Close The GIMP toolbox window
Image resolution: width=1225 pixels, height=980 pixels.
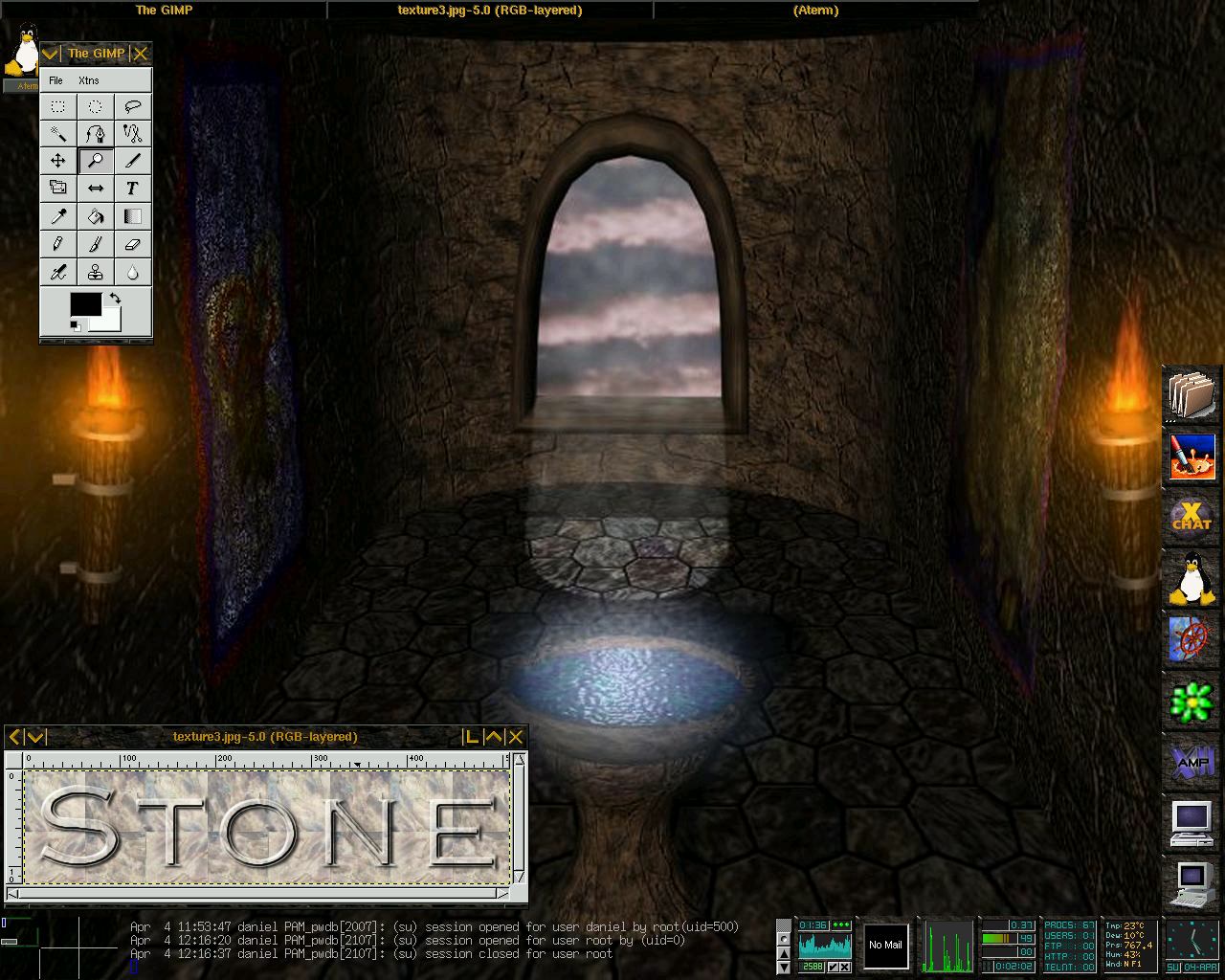(x=141, y=54)
